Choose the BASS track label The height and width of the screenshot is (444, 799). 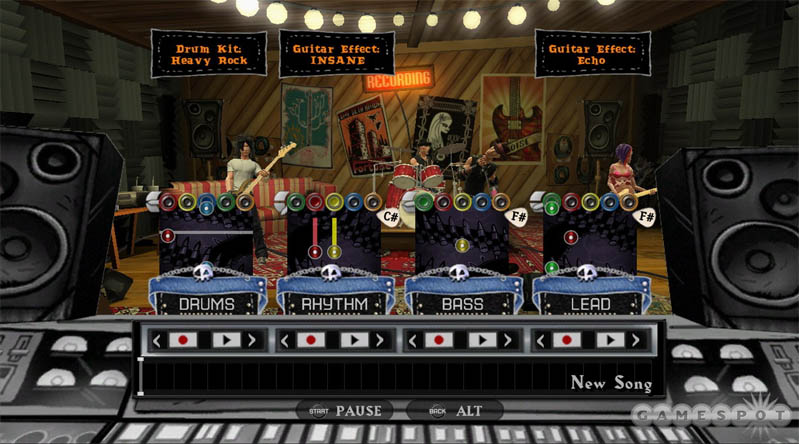click(x=463, y=303)
